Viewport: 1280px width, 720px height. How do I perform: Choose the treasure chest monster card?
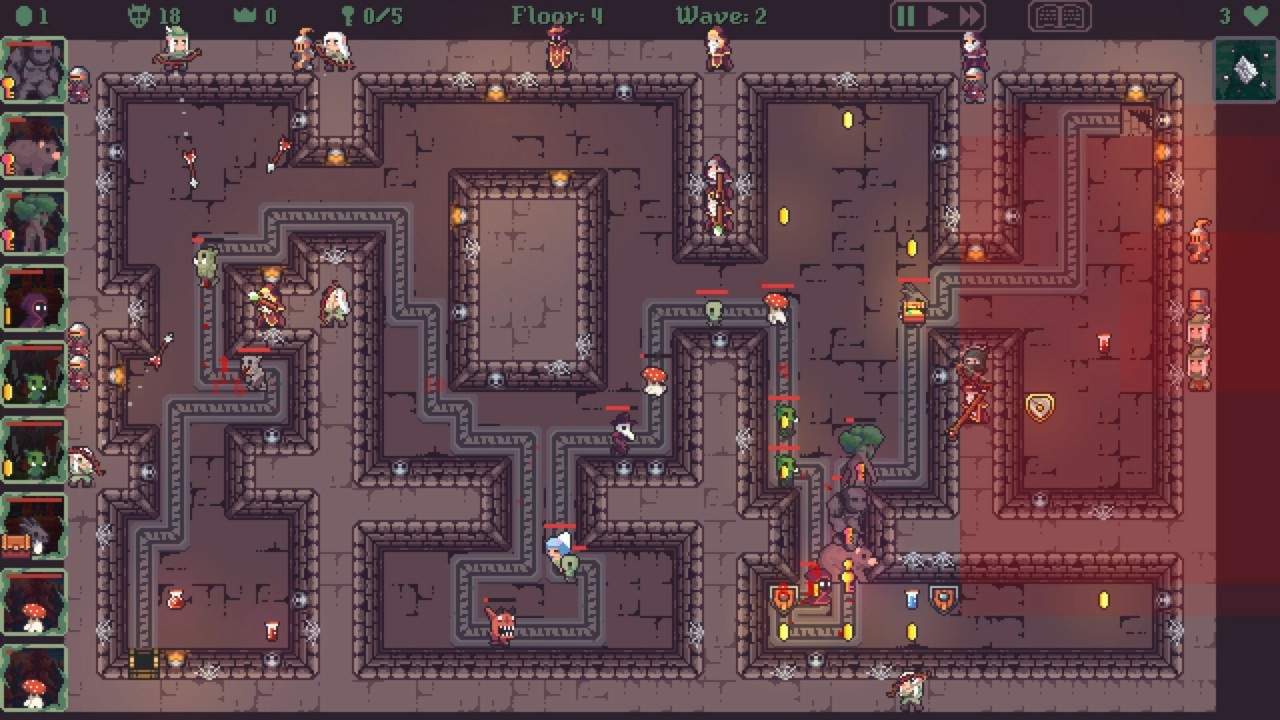coord(34,528)
